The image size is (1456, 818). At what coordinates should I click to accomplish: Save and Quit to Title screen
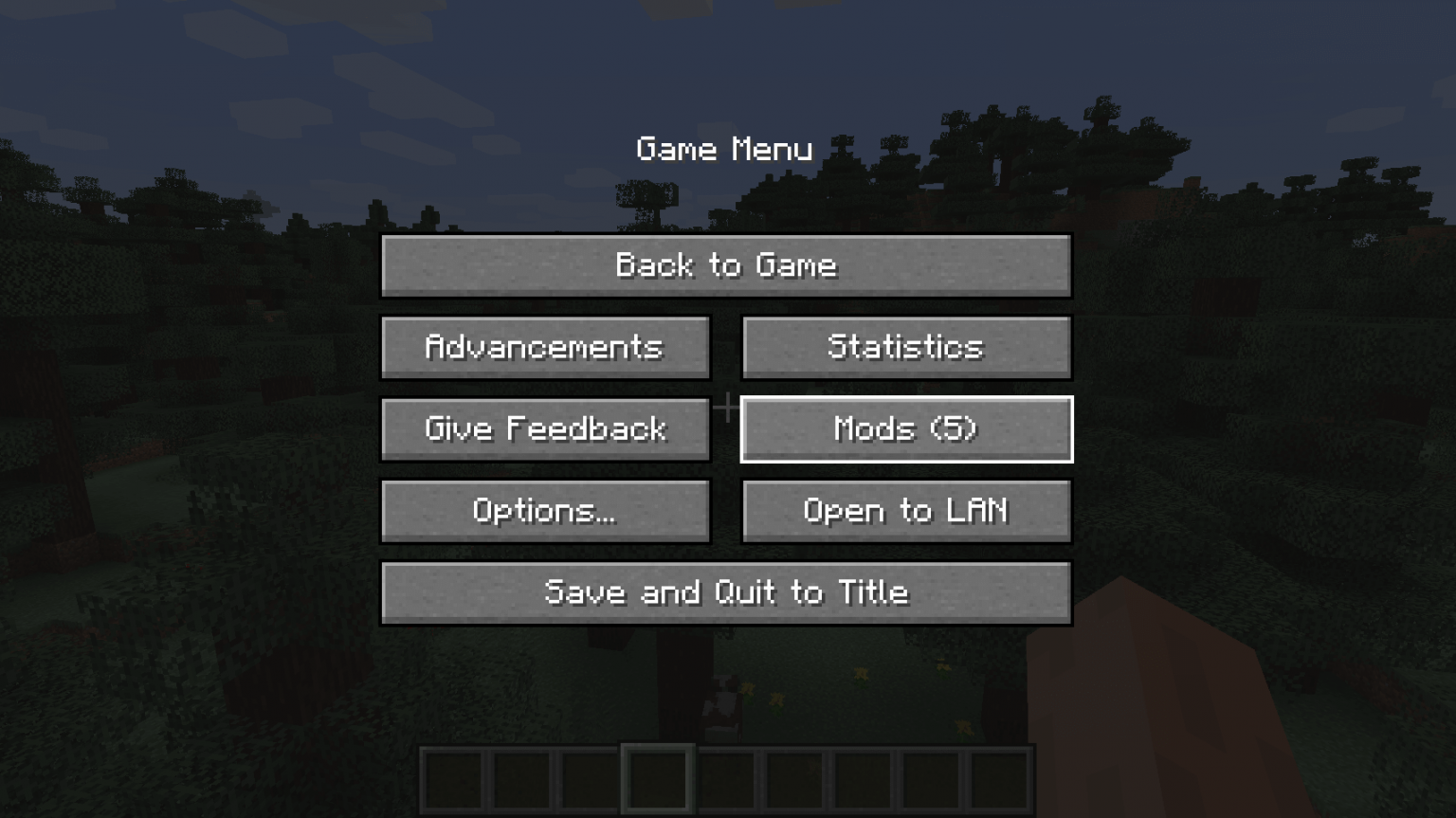click(726, 592)
